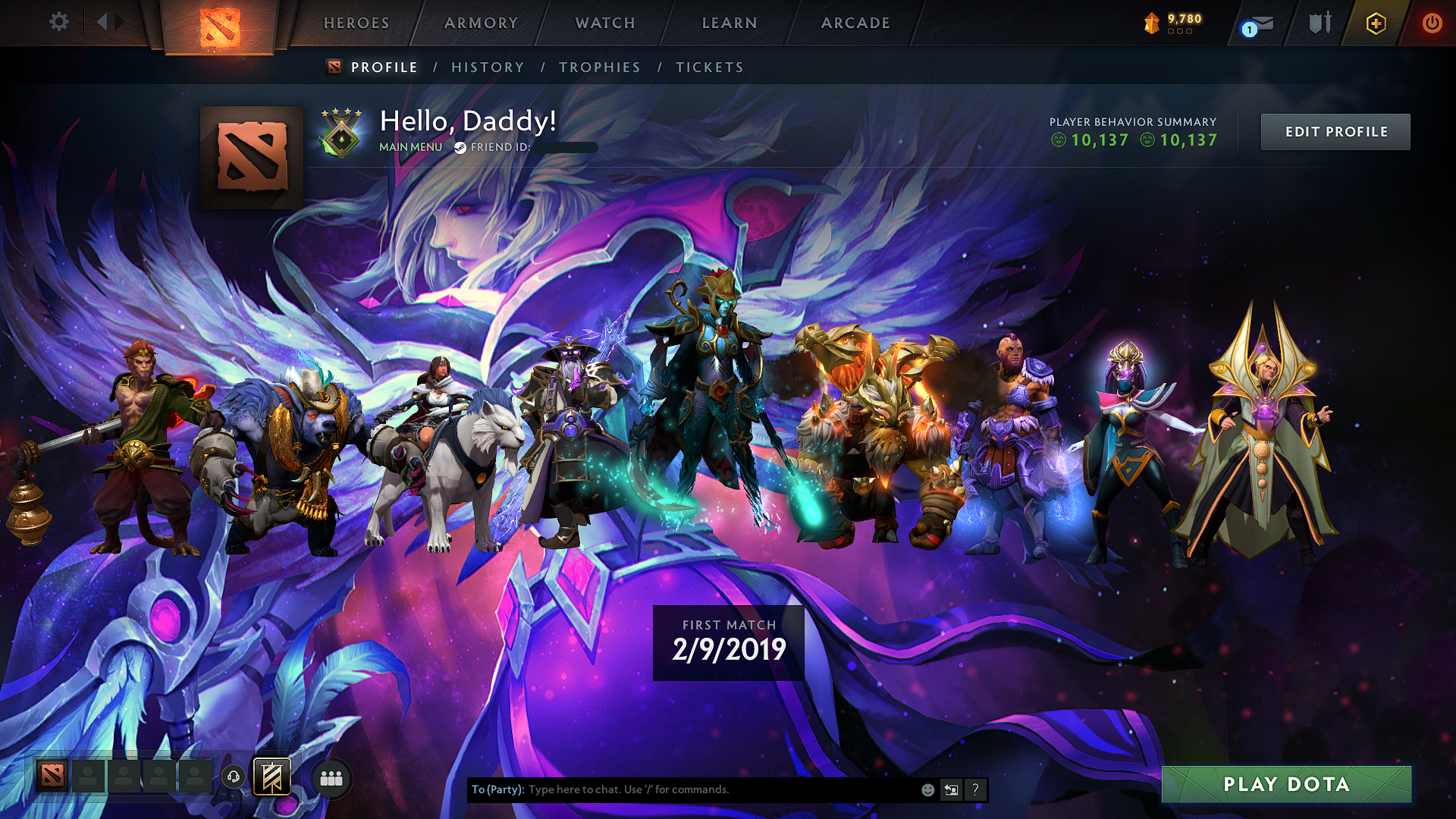Expand an empty party member slot
This screenshot has height=819, width=1456.
point(87,775)
